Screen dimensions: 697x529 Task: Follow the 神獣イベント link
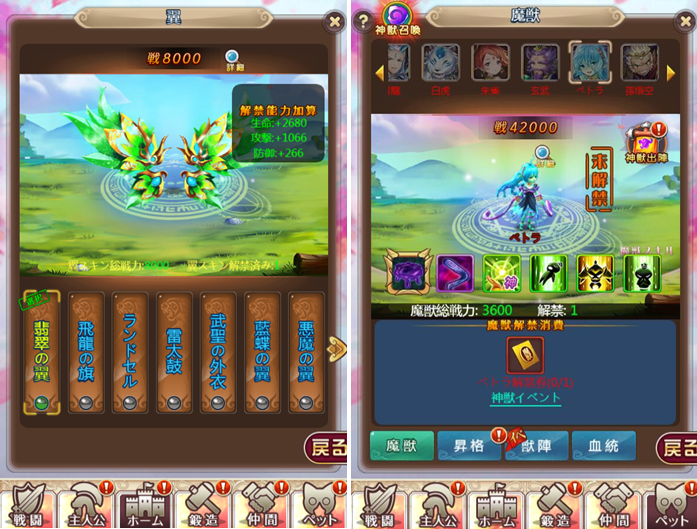tap(525, 398)
